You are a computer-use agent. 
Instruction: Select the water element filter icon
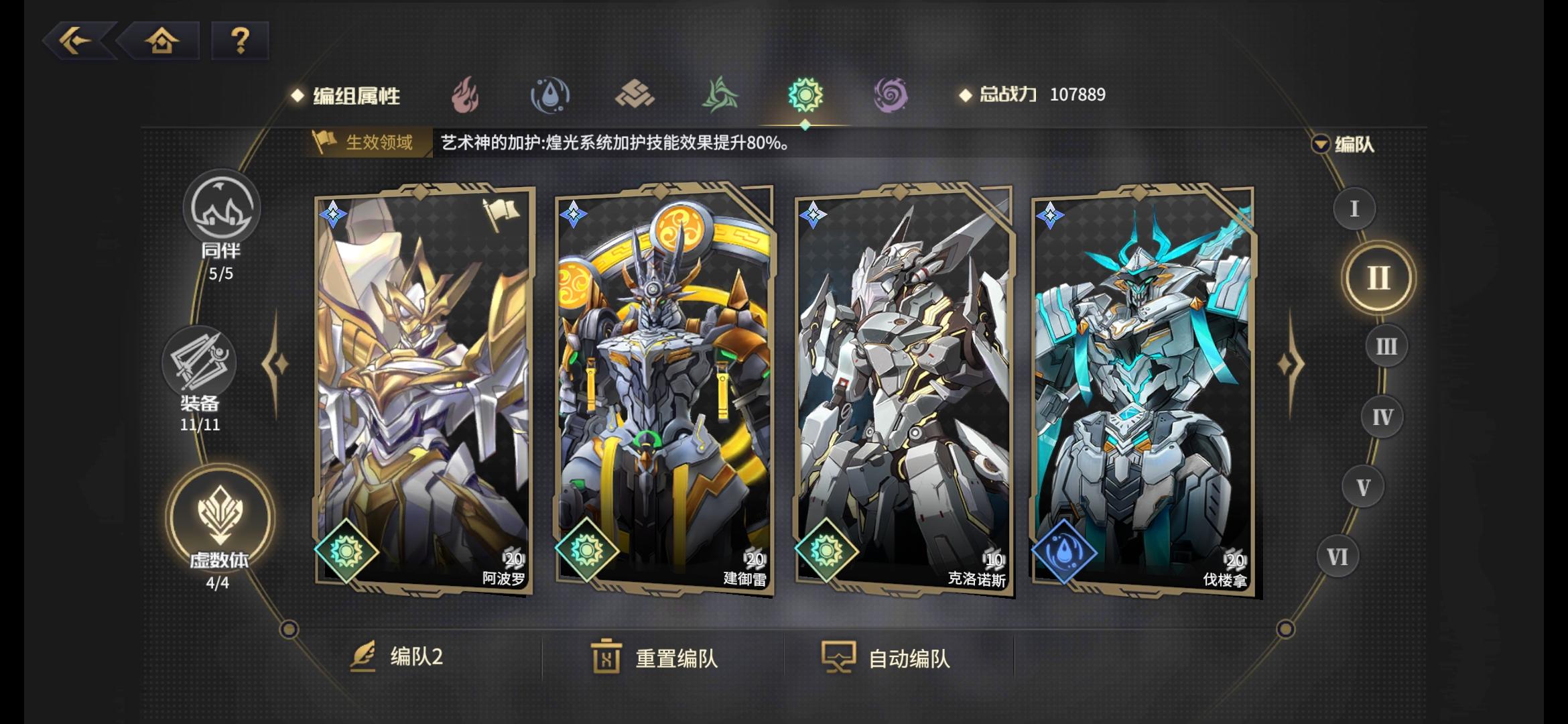pos(551,96)
